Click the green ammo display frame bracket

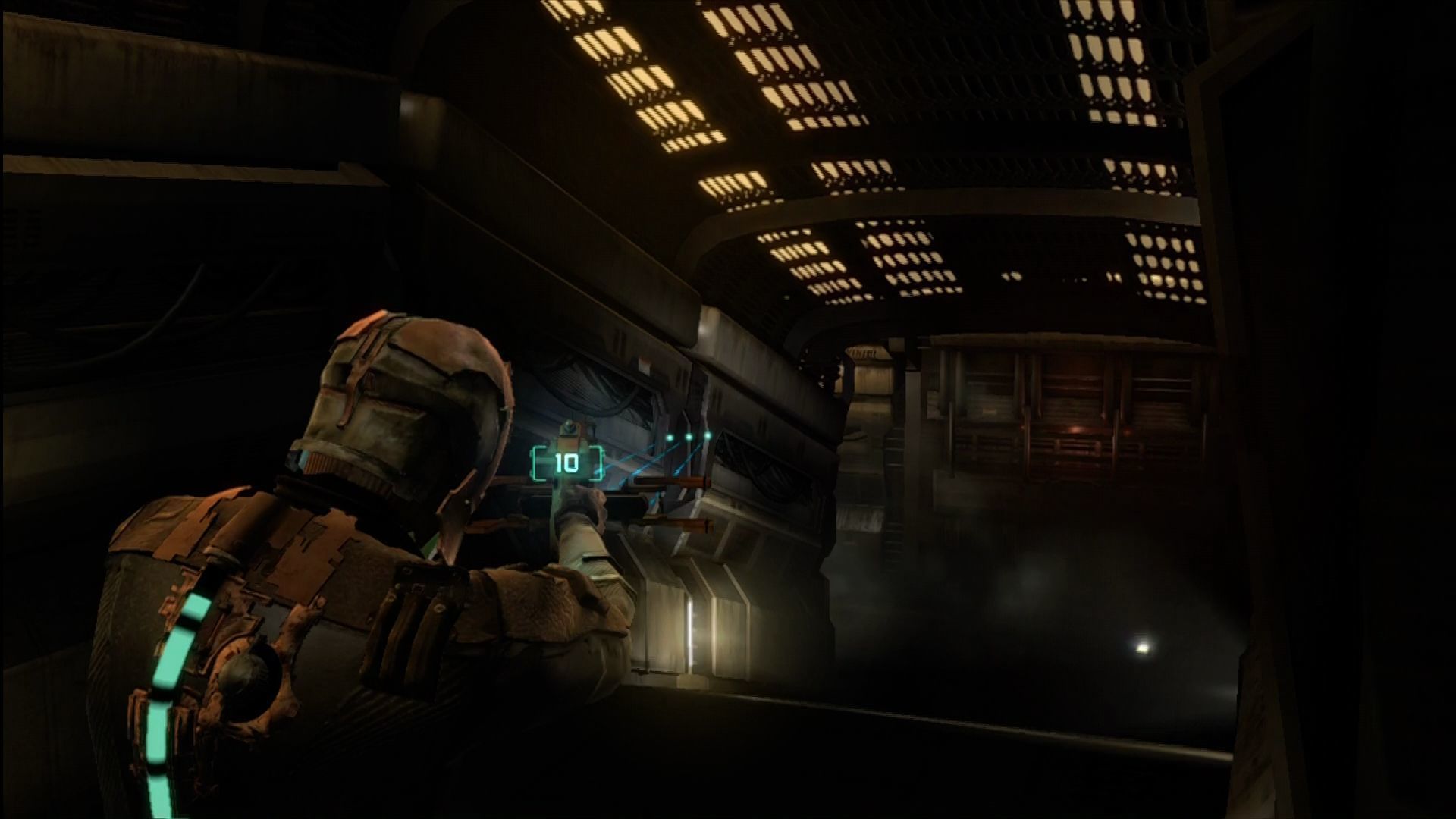pos(535,463)
